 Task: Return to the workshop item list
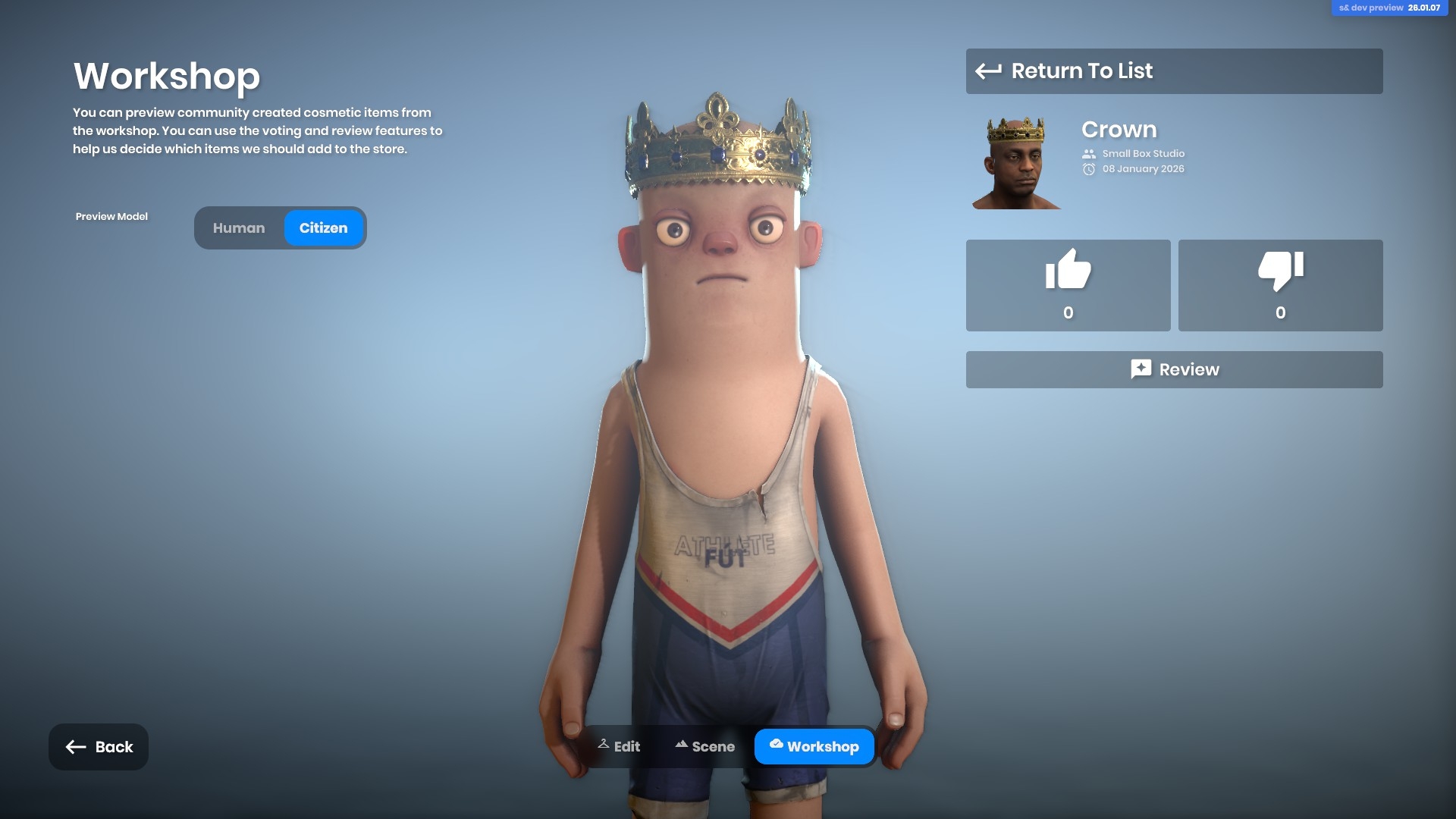click(1173, 71)
